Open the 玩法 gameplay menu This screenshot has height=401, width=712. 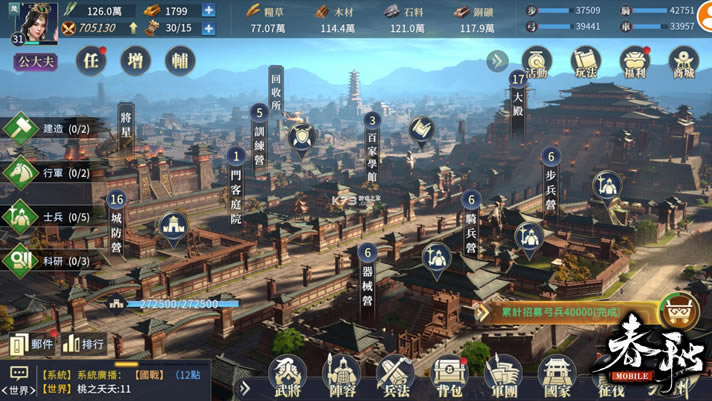(585, 62)
